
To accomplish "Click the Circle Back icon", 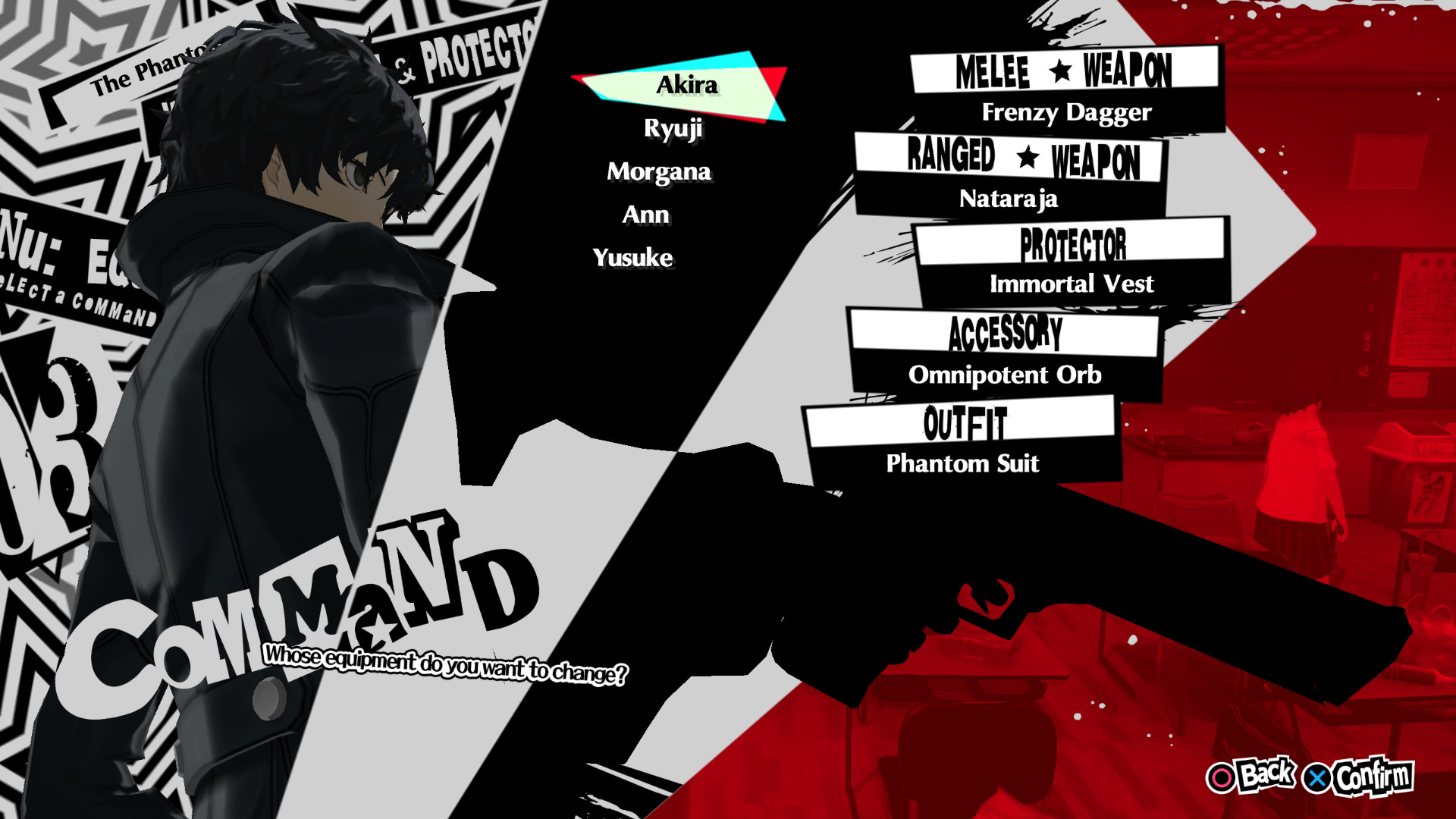I will pos(1223,776).
